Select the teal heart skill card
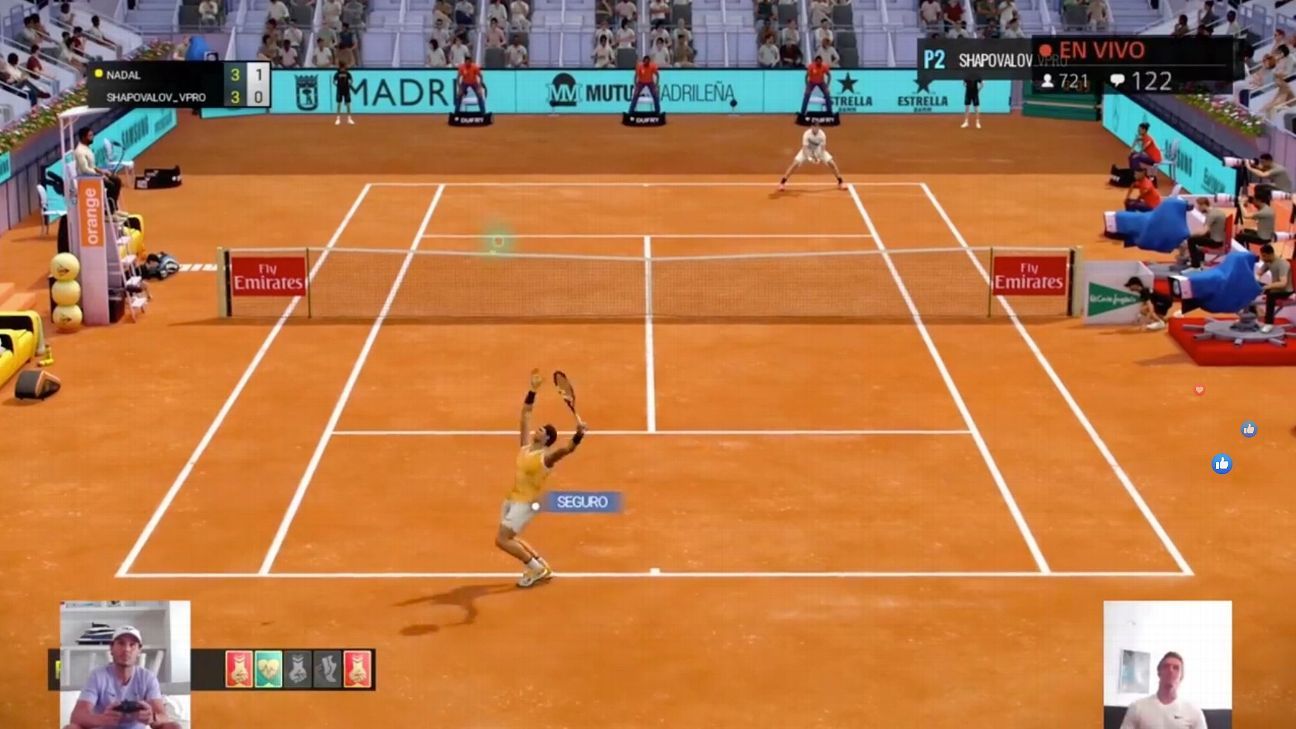Image resolution: width=1296 pixels, height=729 pixels. 268,669
